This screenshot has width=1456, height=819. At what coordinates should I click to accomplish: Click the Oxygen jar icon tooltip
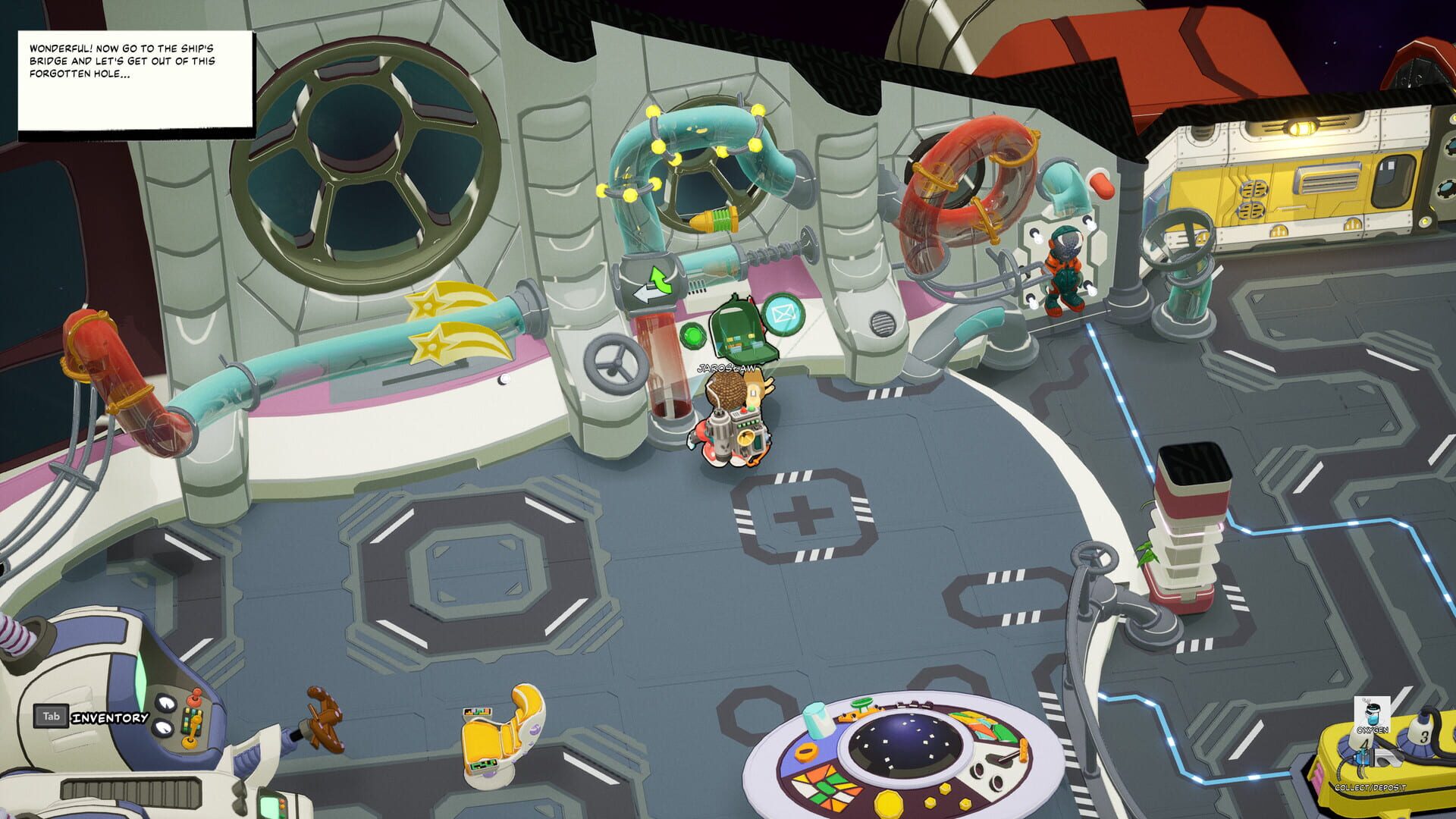pos(1373,714)
